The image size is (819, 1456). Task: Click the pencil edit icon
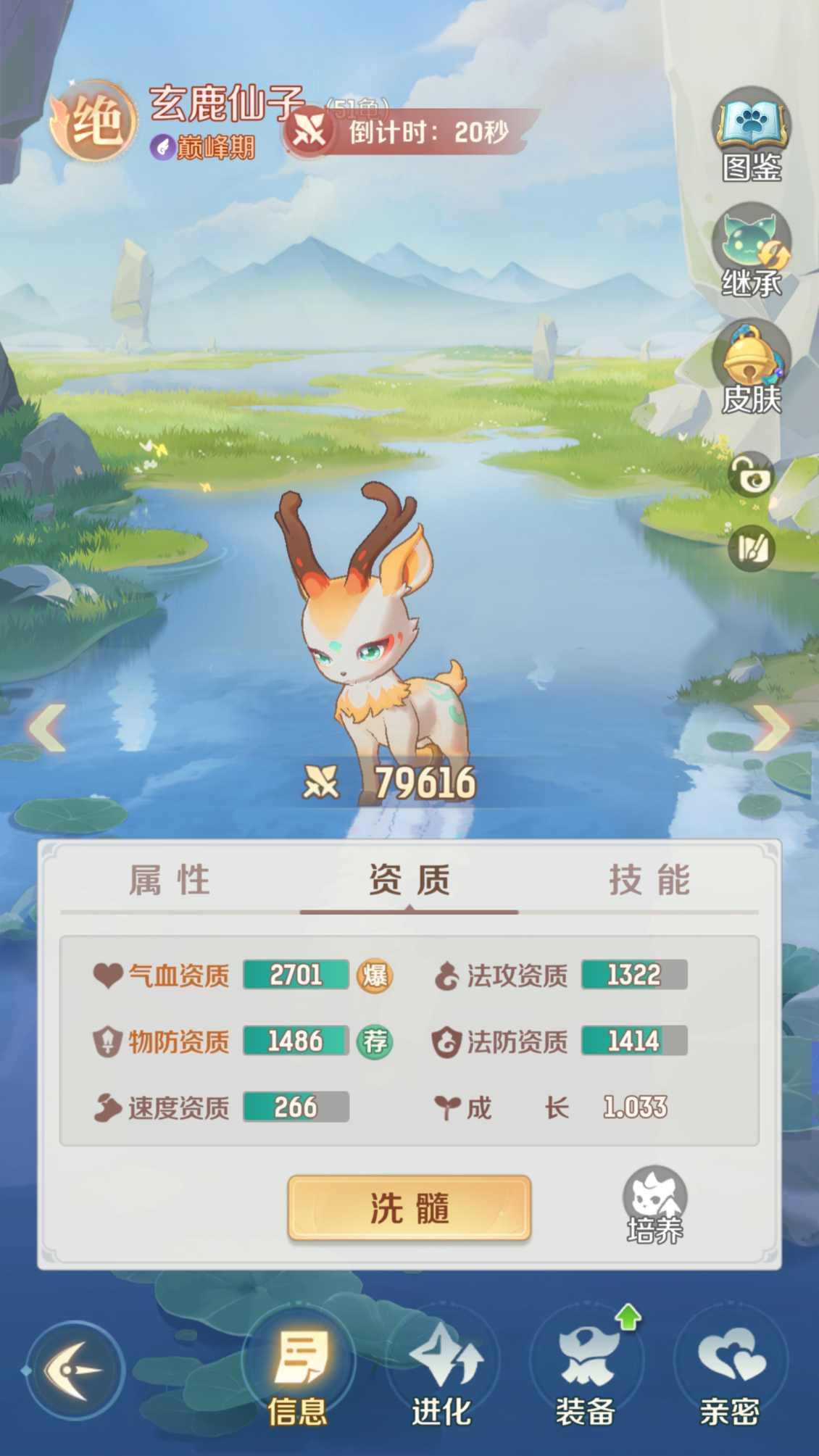(x=751, y=549)
